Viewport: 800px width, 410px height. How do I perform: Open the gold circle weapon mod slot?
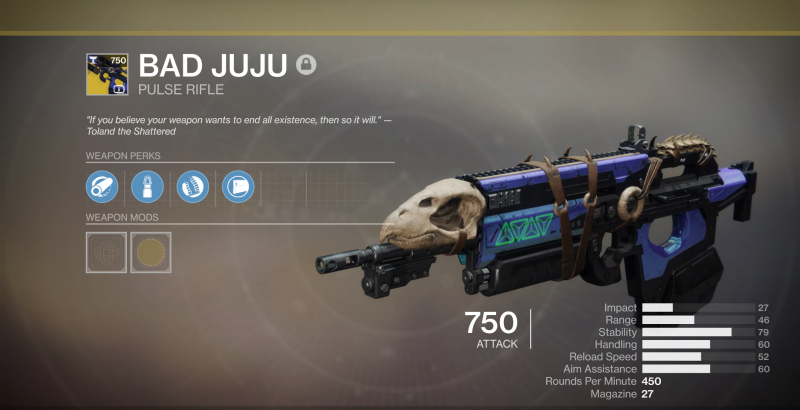tap(151, 252)
